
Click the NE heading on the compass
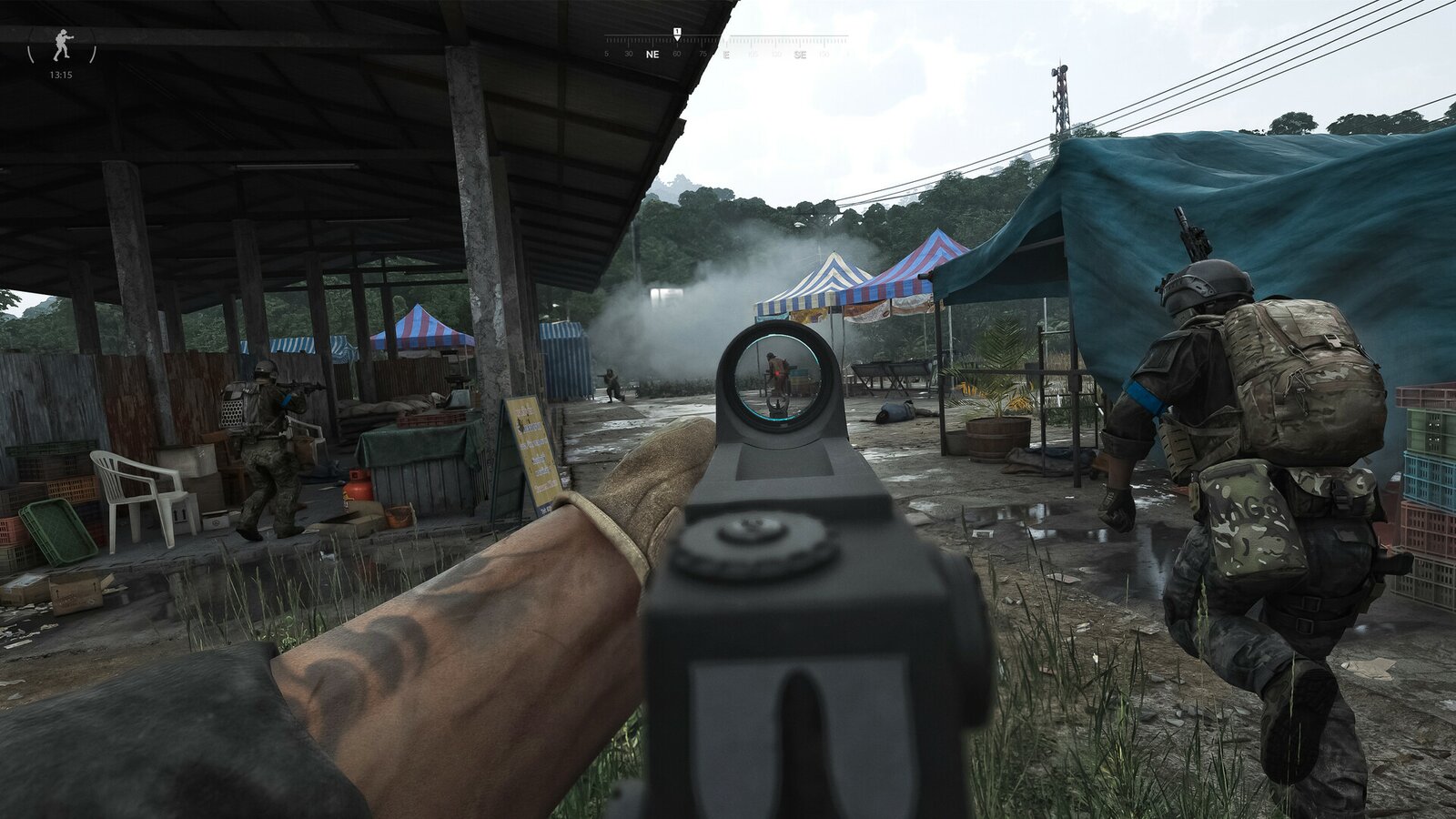click(653, 55)
